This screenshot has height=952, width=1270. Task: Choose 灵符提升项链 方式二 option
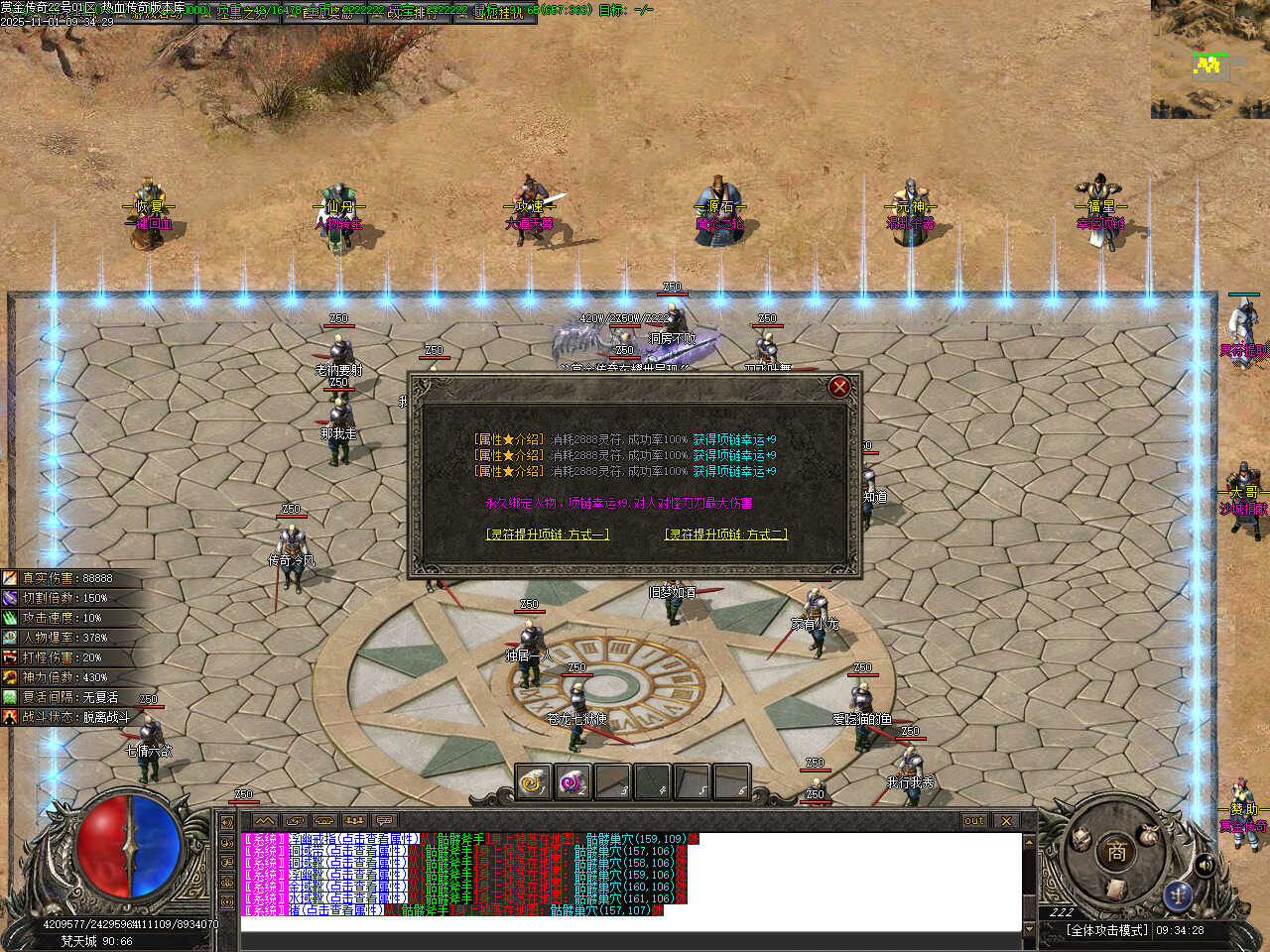(x=725, y=535)
